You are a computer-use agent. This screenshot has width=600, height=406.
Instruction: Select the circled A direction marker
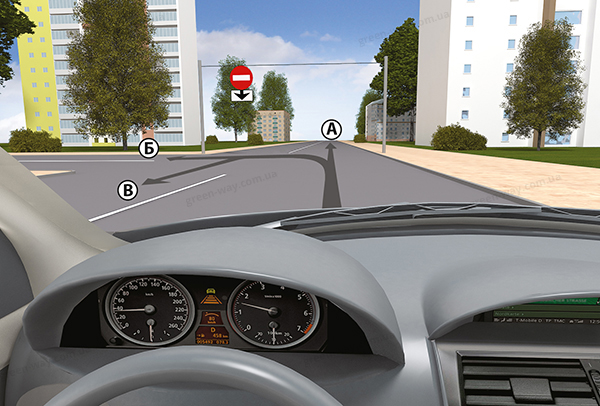click(x=331, y=128)
